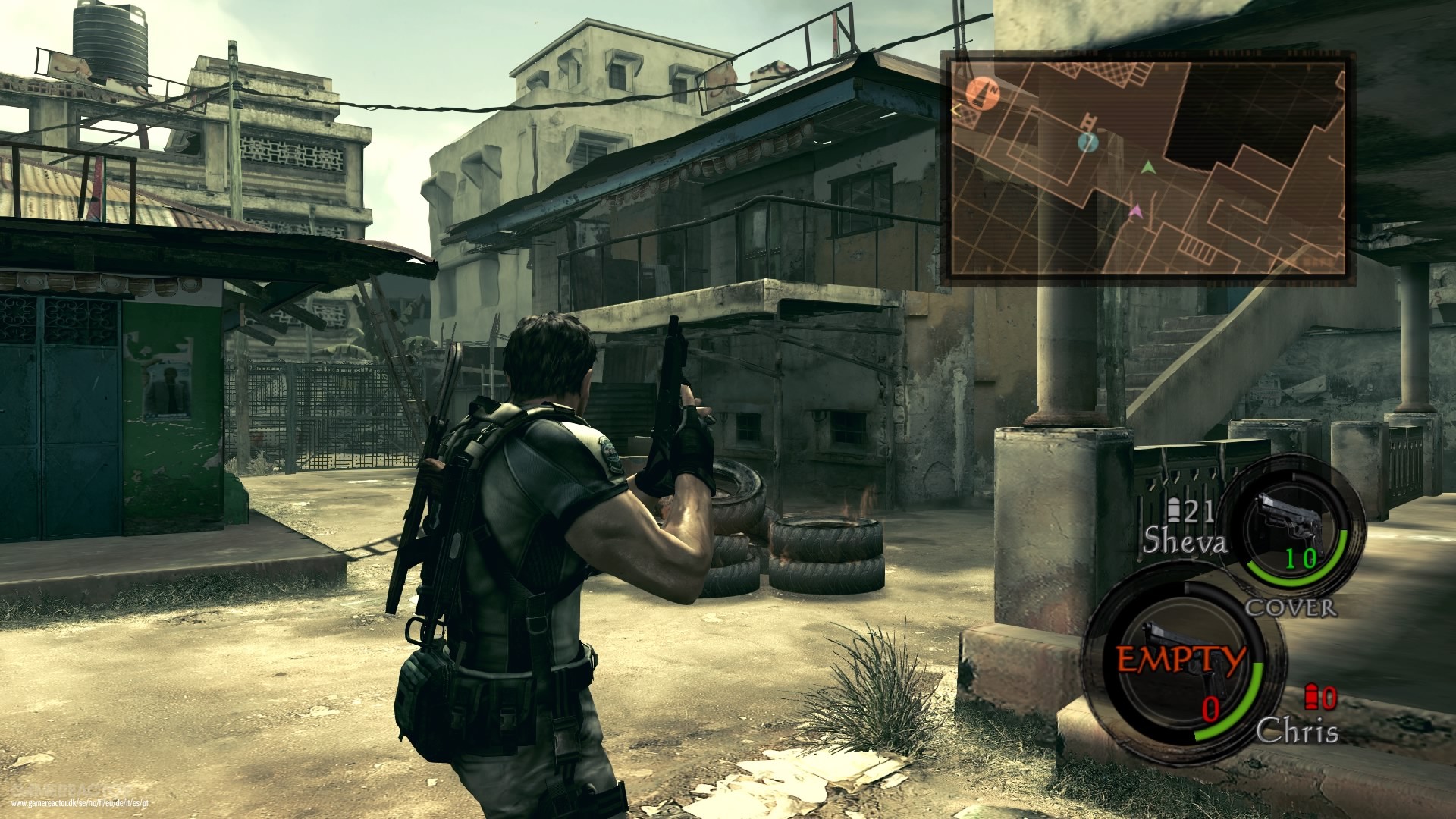Screen dimensions: 1456x819
Task: Click the green player arrow on the minimap
Action: (1147, 169)
